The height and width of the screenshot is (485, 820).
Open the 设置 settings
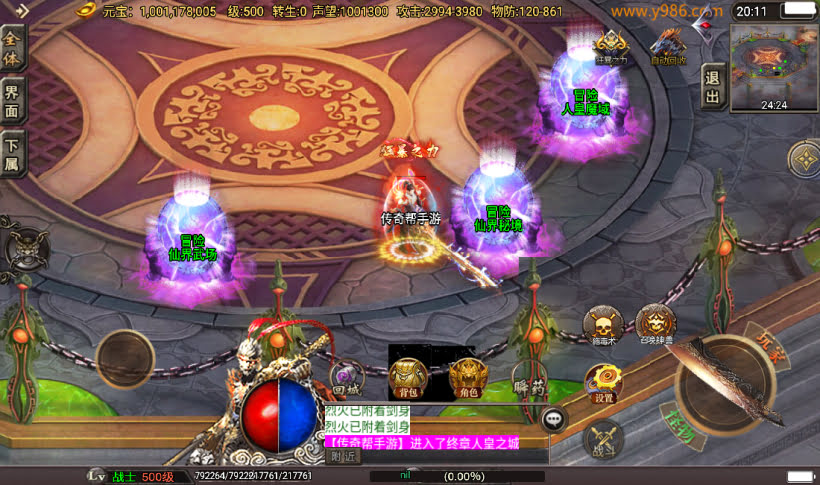(603, 383)
